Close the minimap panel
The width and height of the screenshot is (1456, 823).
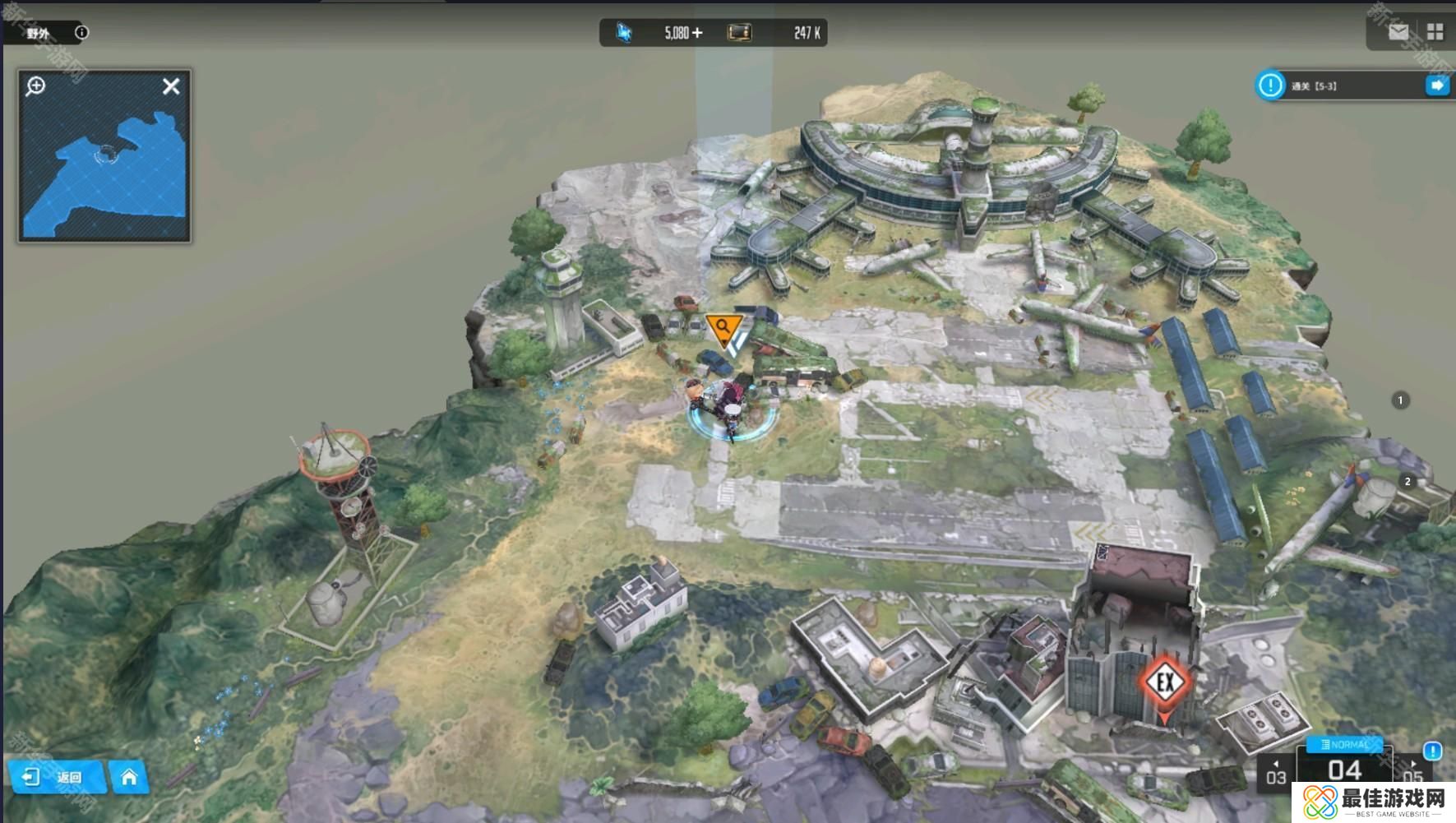point(171,86)
